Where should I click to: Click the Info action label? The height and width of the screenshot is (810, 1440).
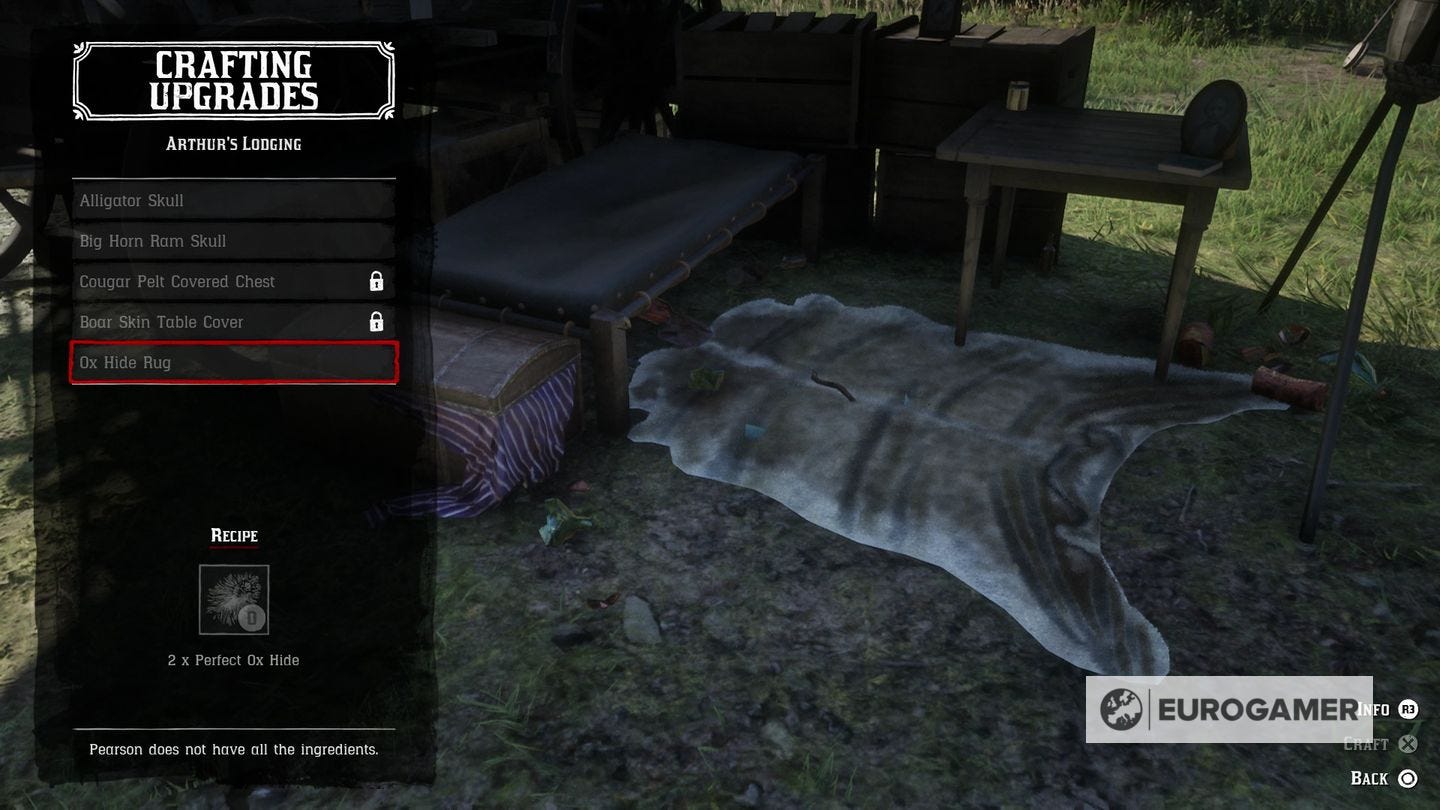coord(1370,708)
